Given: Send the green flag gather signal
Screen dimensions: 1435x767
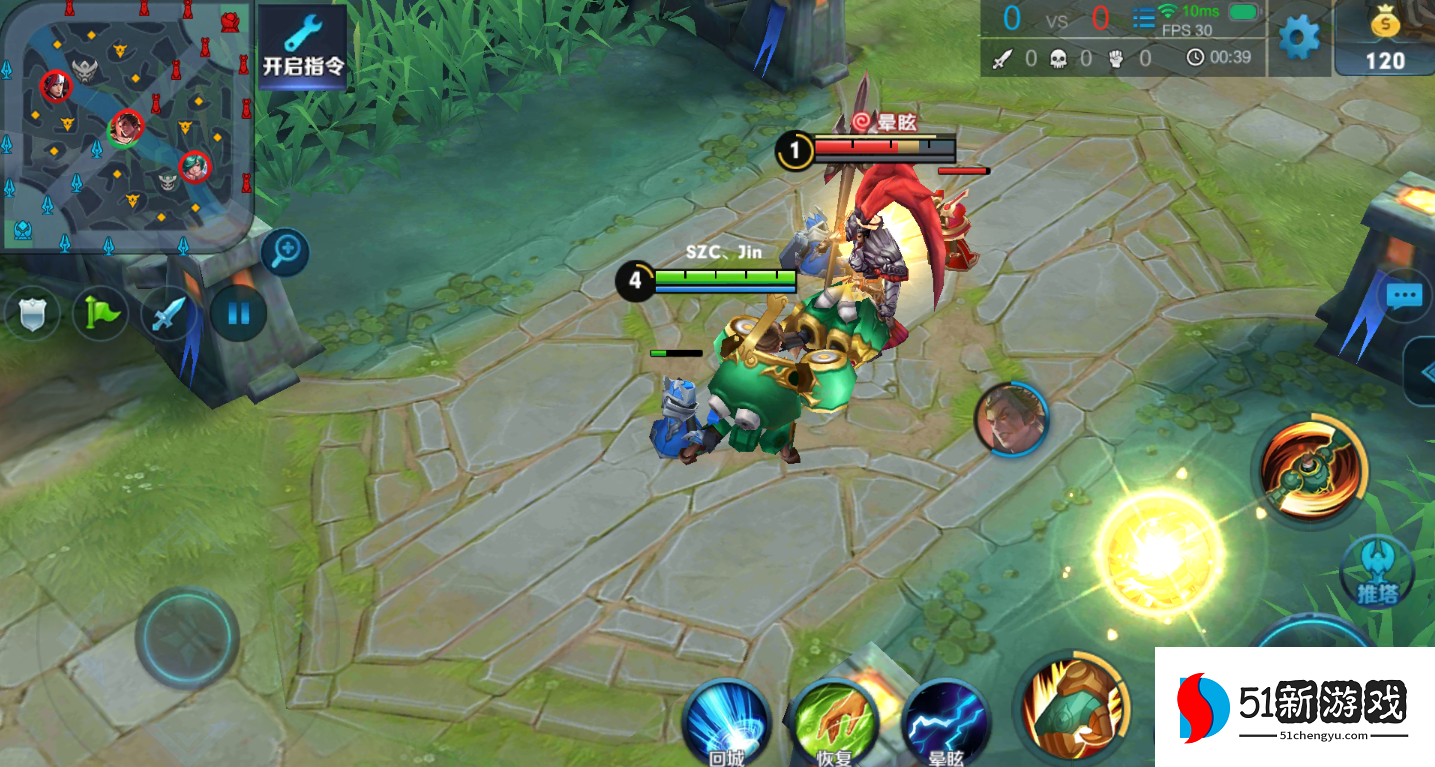Looking at the screenshot, I should (x=101, y=313).
